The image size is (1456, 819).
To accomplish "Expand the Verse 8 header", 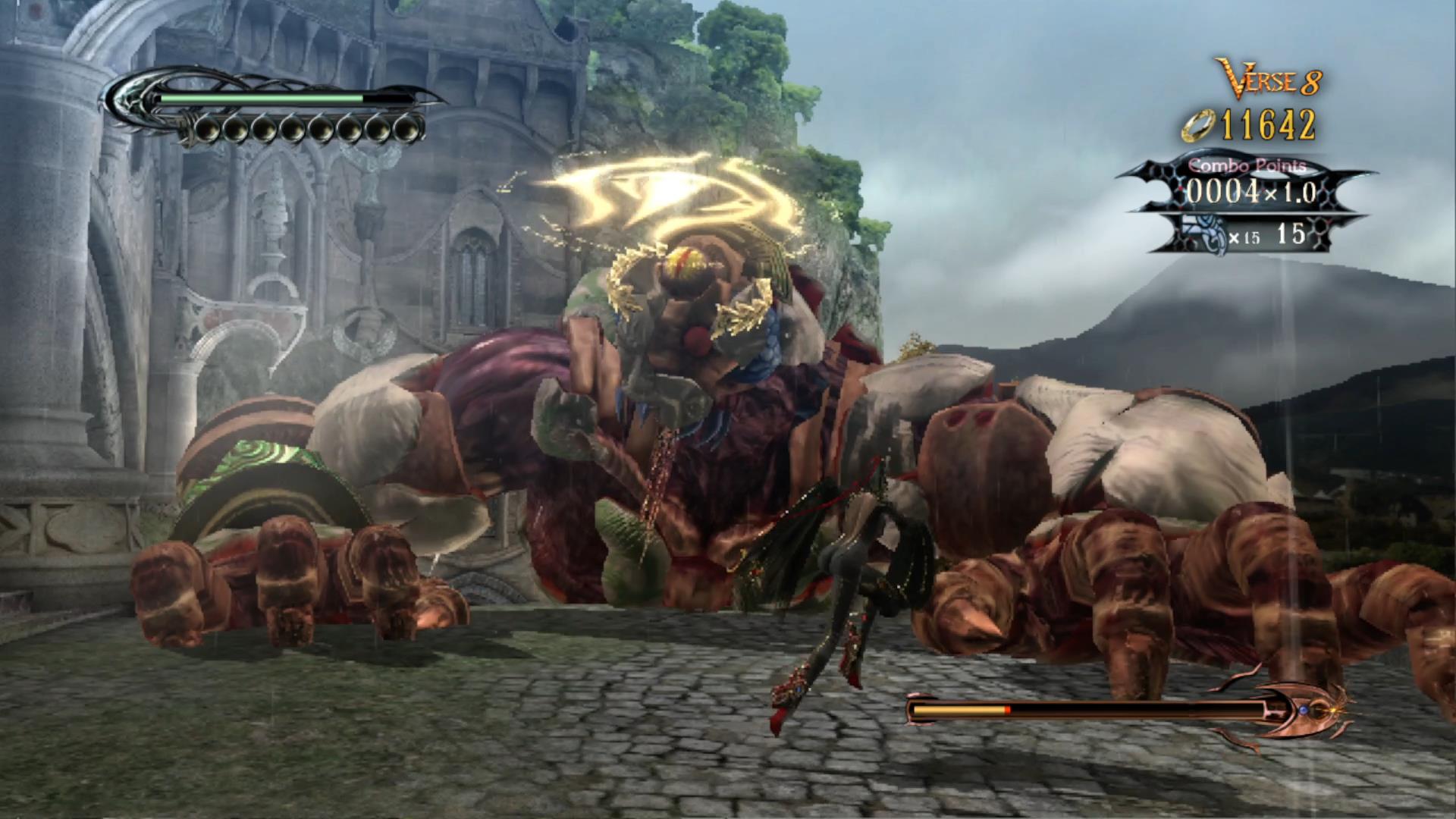I will click(1266, 76).
